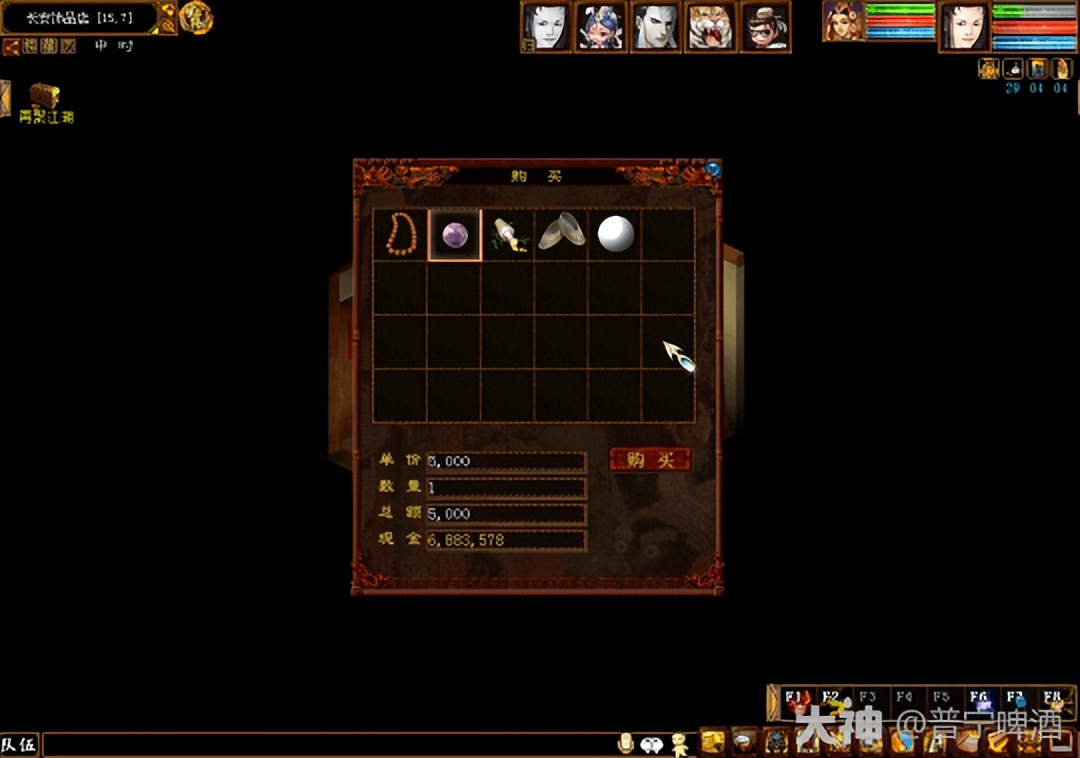1080x758 pixels.
Task: Choose the bottle with green herb item
Action: pyautogui.click(x=508, y=235)
